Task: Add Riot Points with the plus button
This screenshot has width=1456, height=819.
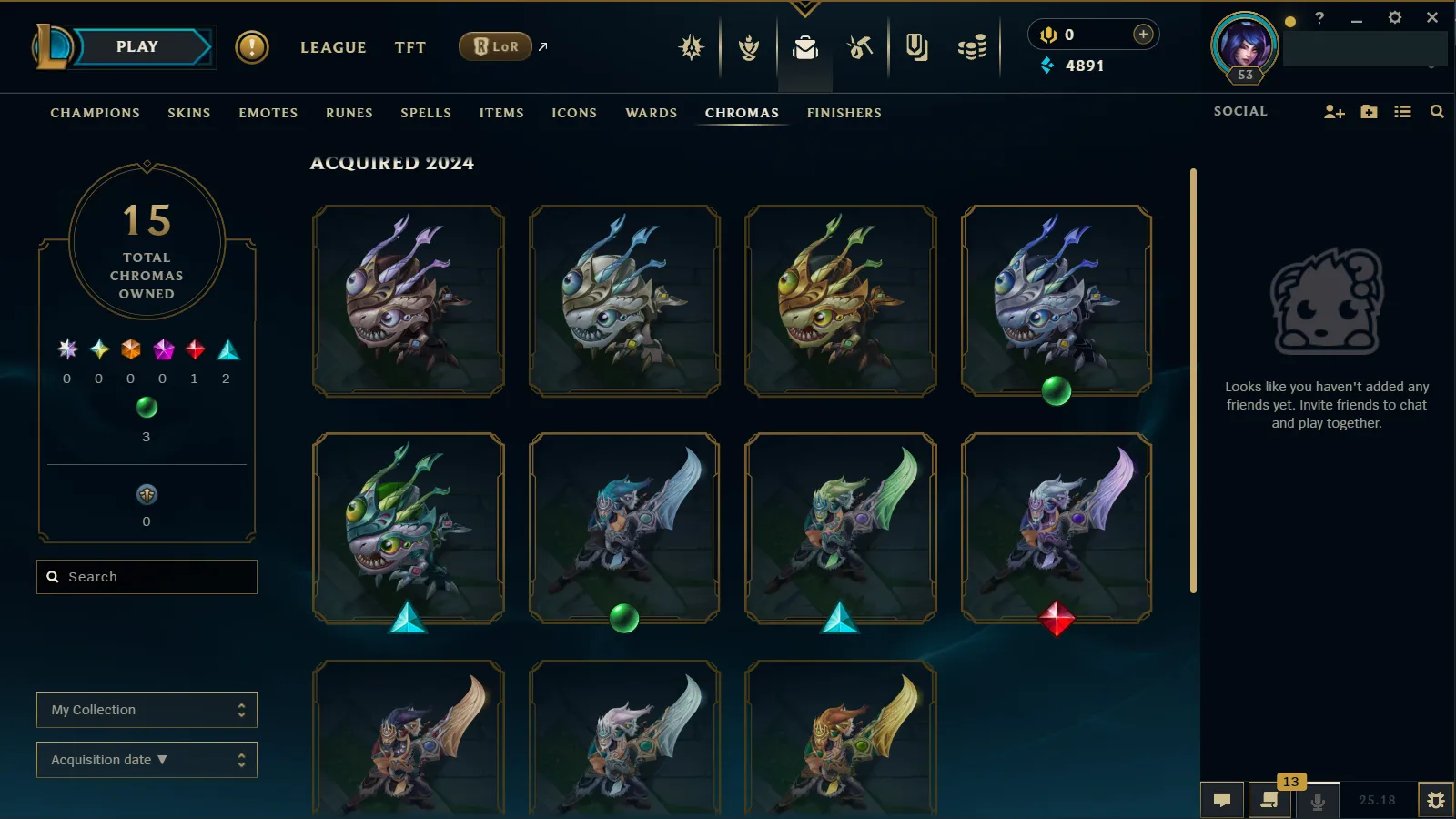Action: coord(1142,34)
